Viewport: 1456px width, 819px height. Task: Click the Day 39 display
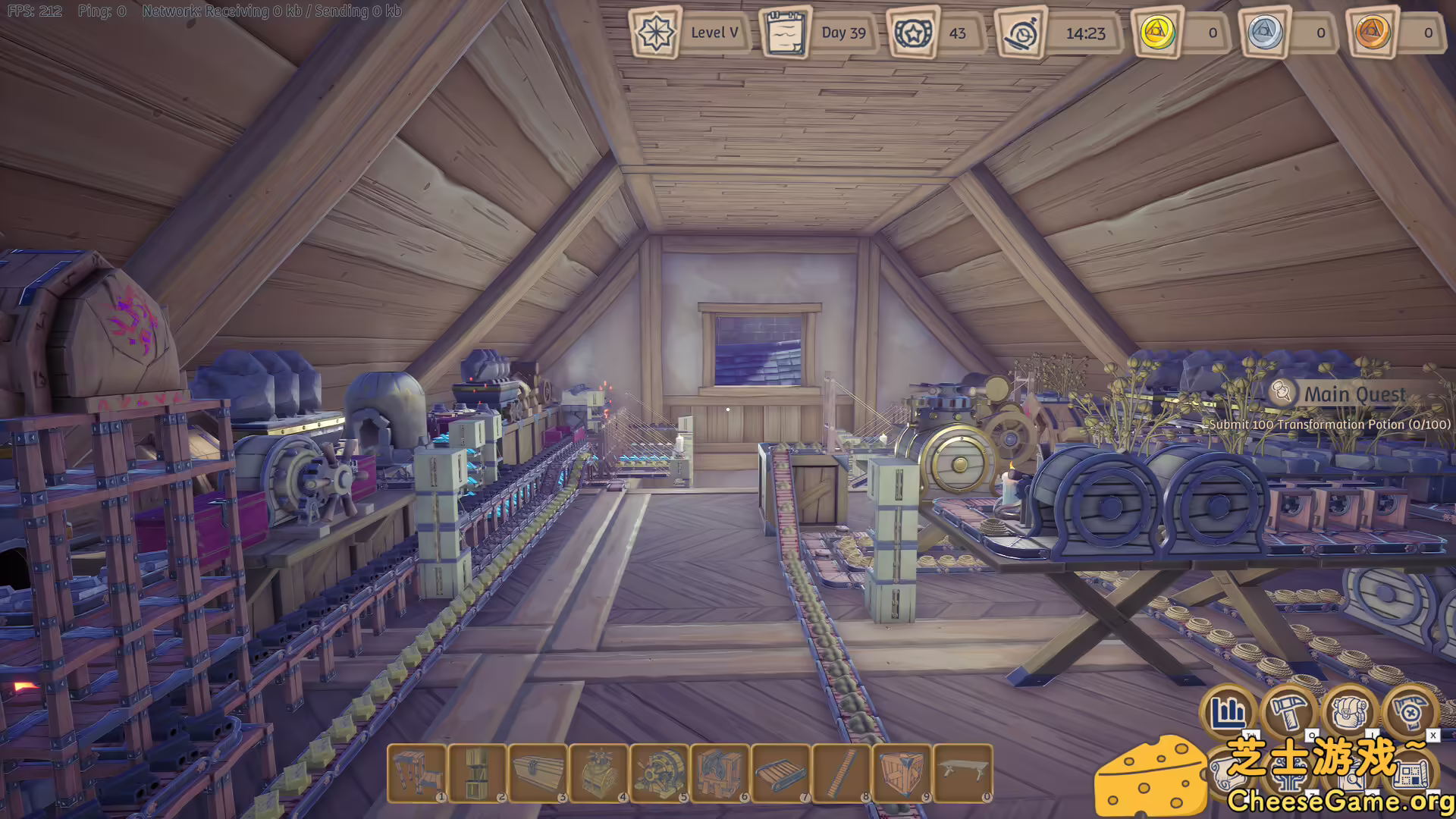pos(843,33)
